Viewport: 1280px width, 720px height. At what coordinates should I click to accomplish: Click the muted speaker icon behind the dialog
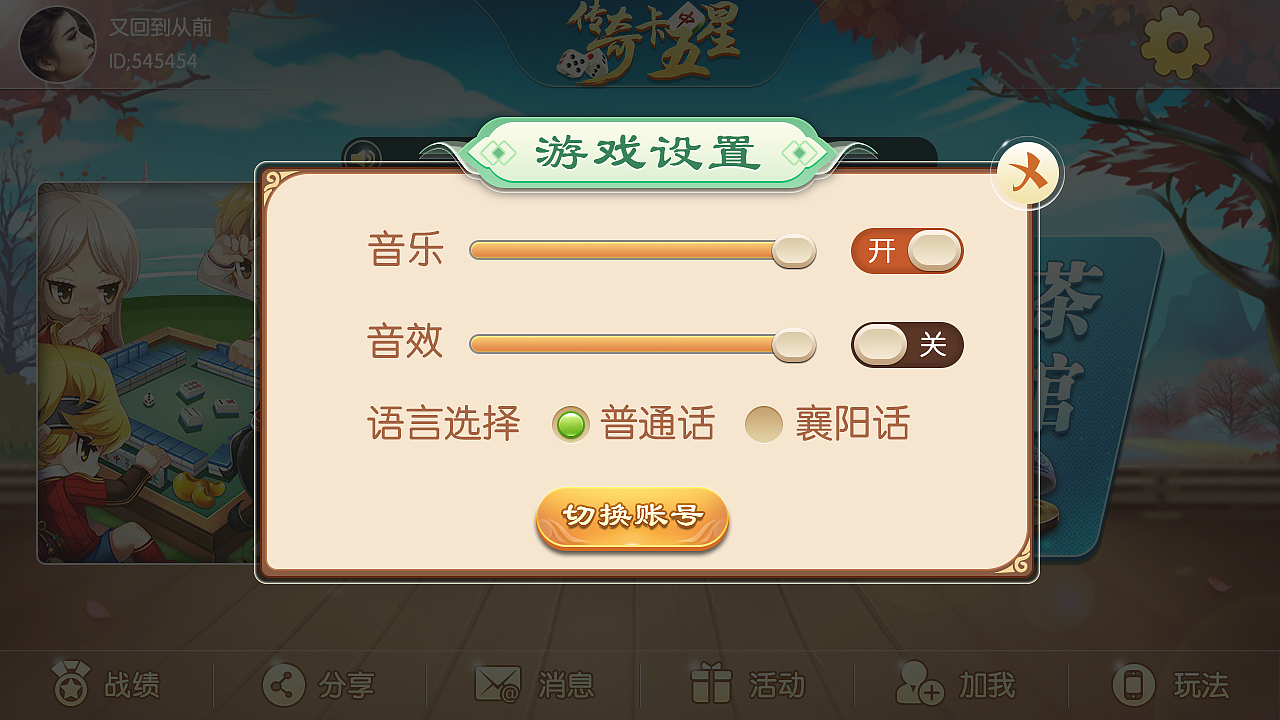(x=361, y=158)
